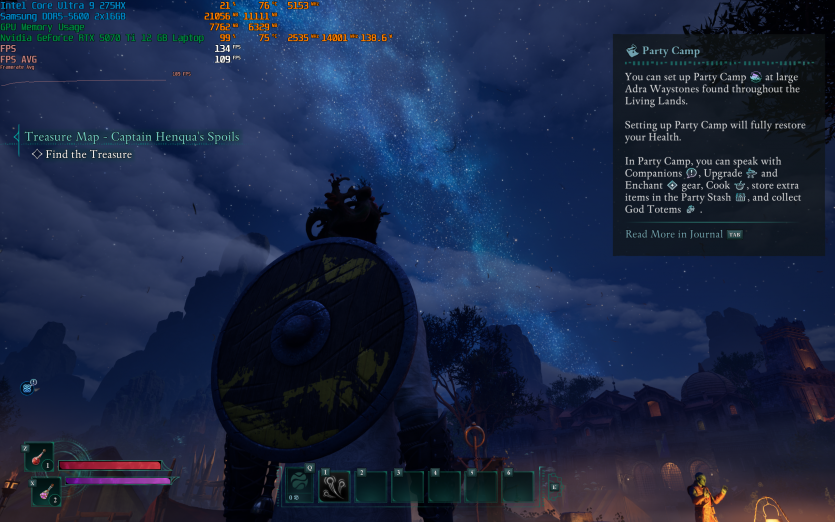Screen dimensions: 835x522
Task: Click the Party Camp tutorial title
Action: click(671, 50)
